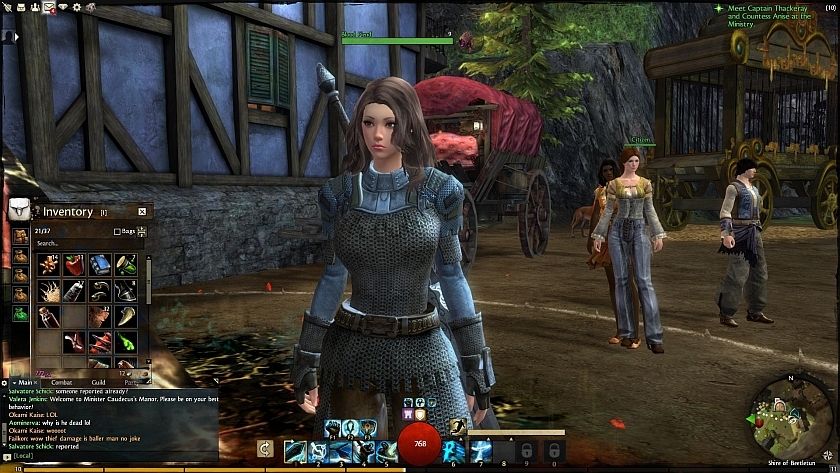Tick the Bags checkbox in the inventory
The width and height of the screenshot is (840, 473).
tap(117, 231)
